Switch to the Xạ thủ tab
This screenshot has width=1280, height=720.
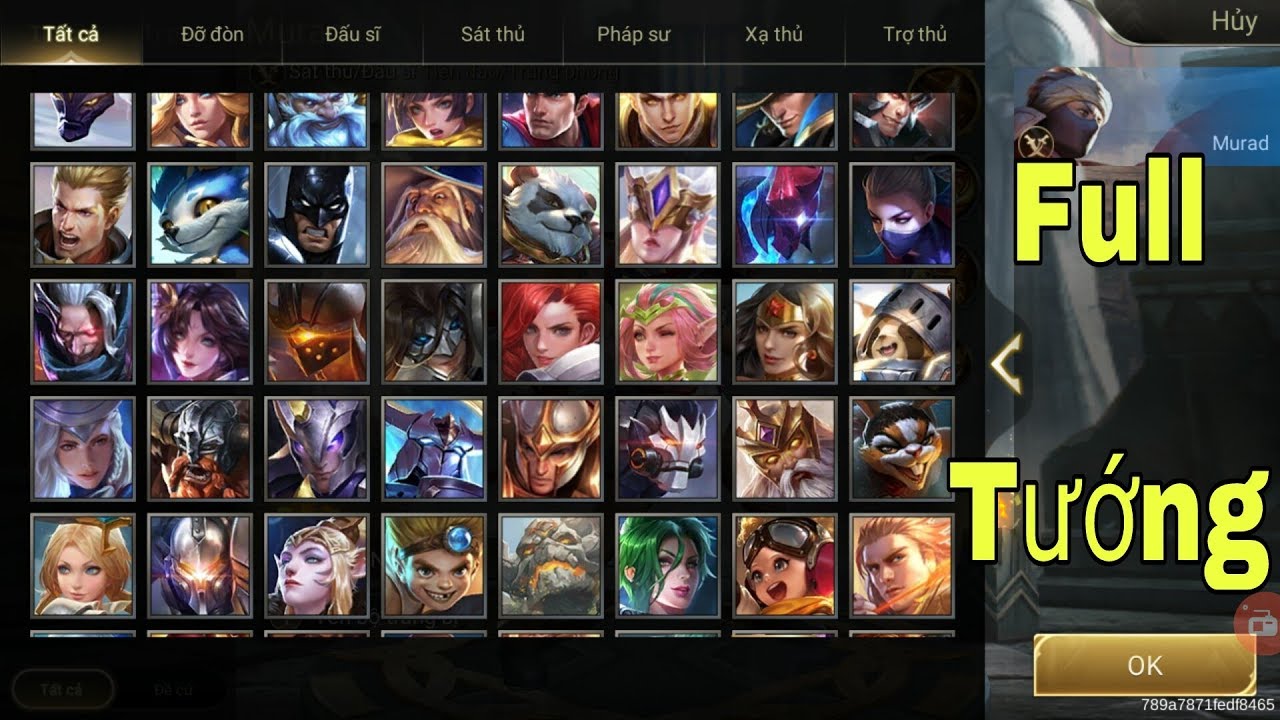774,34
